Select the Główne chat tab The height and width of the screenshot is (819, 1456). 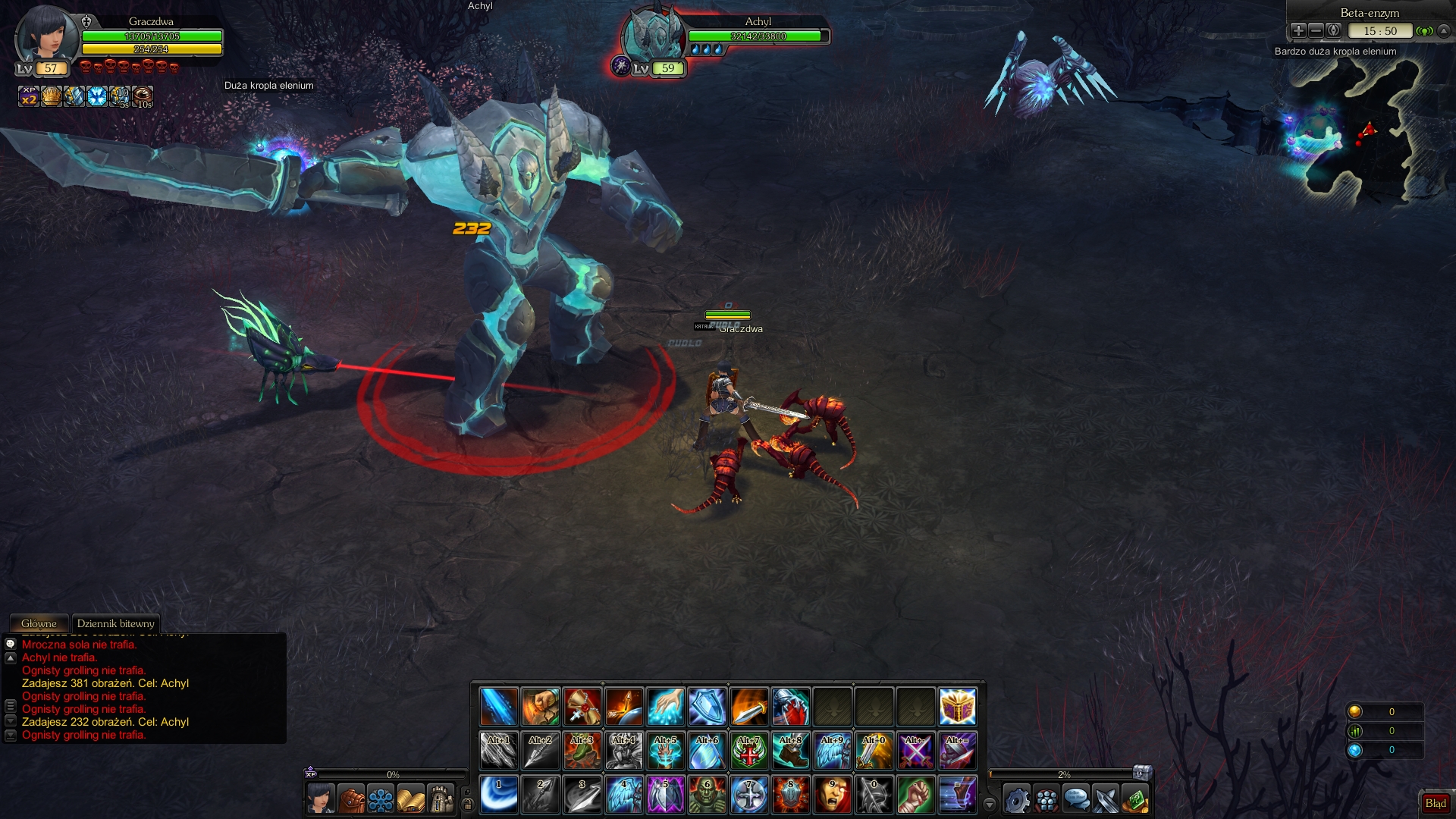(x=39, y=623)
